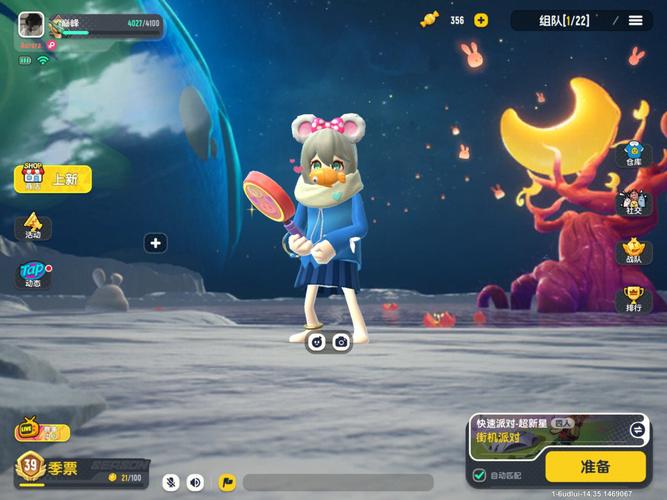This screenshot has width=667, height=500.
Task: Open the SHOP 上新 store
Action: pyautogui.click(x=53, y=178)
